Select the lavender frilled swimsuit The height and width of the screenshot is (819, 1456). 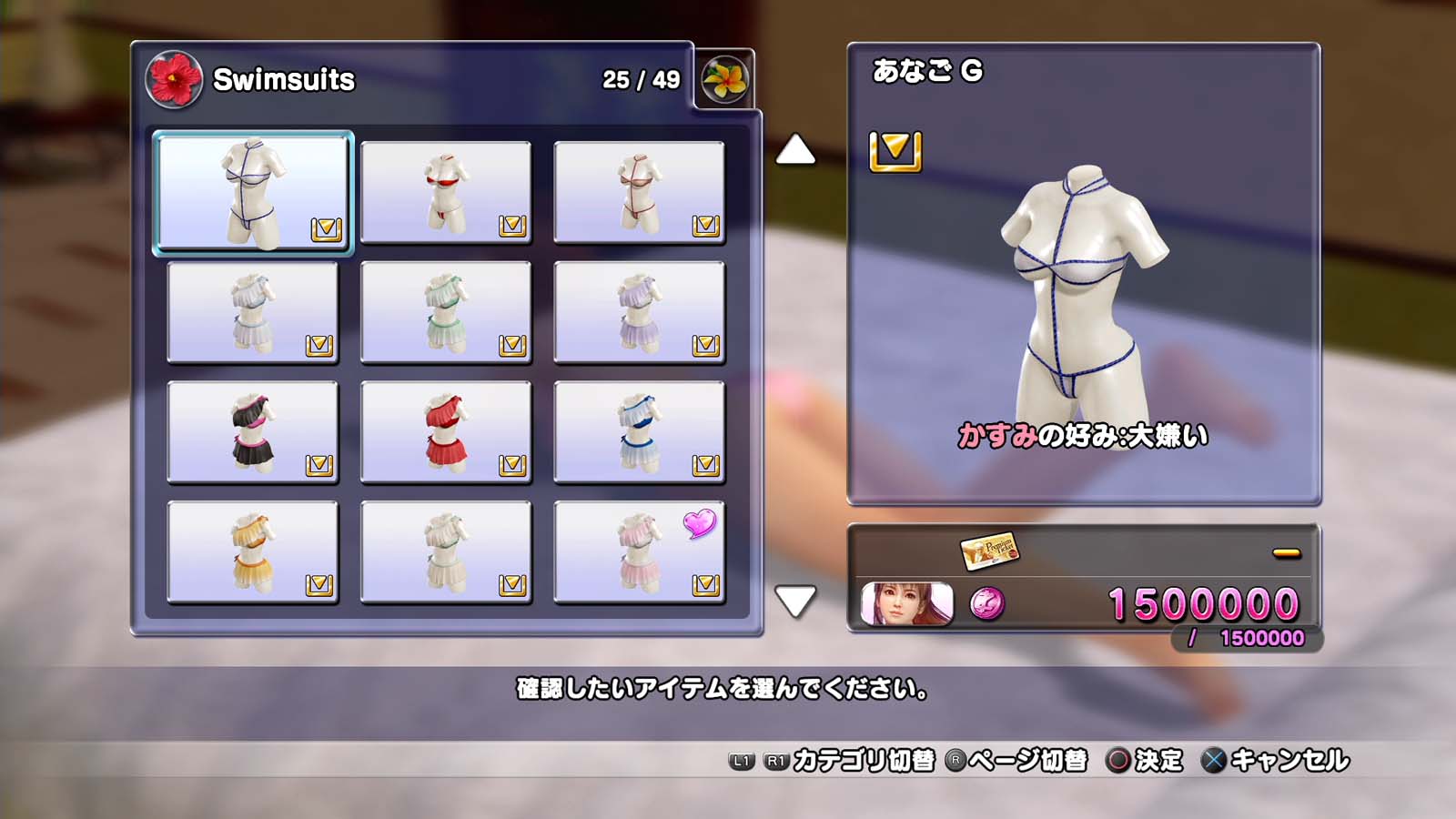pos(639,312)
